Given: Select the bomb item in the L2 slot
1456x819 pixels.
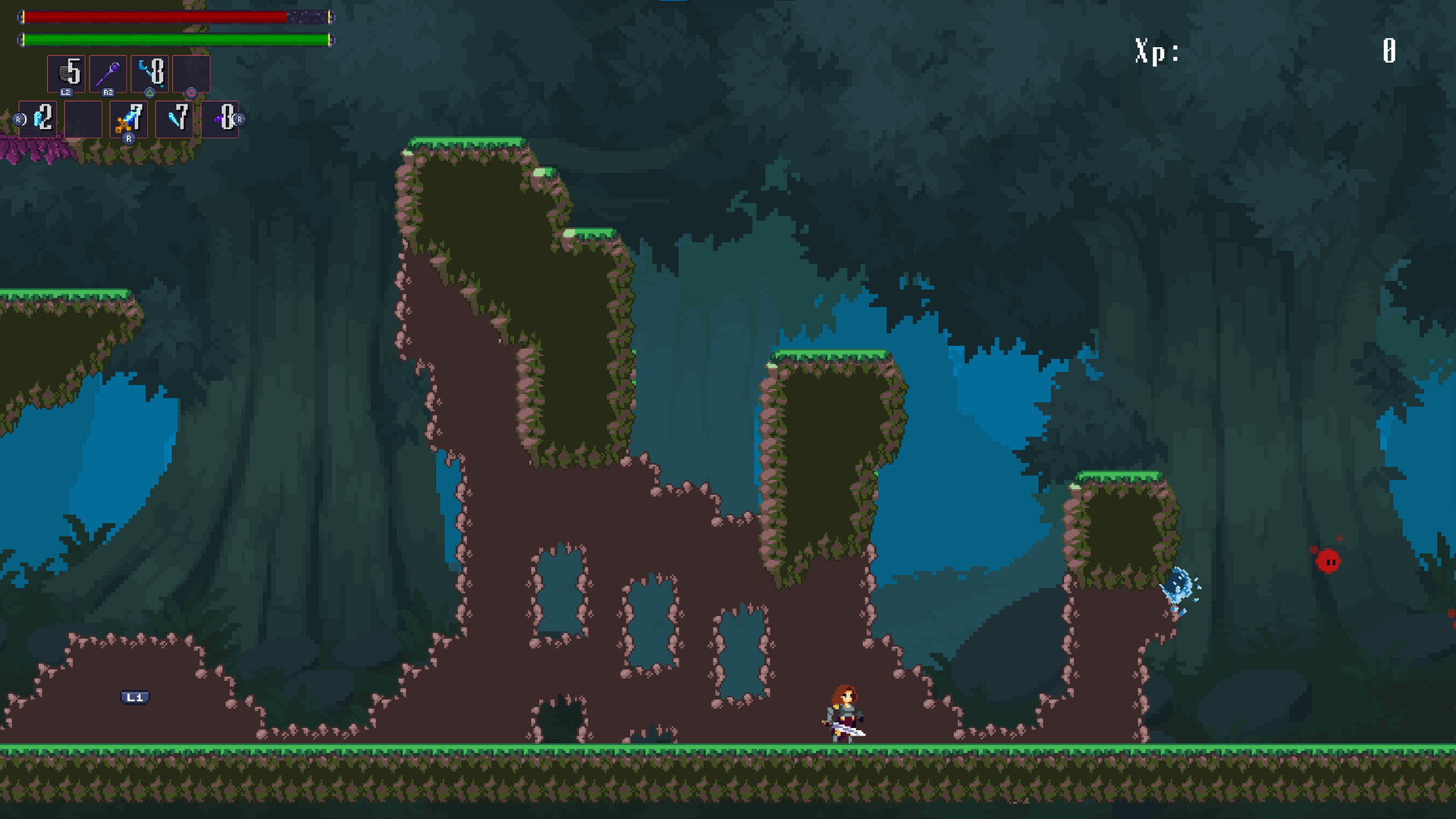Looking at the screenshot, I should coord(67,74).
